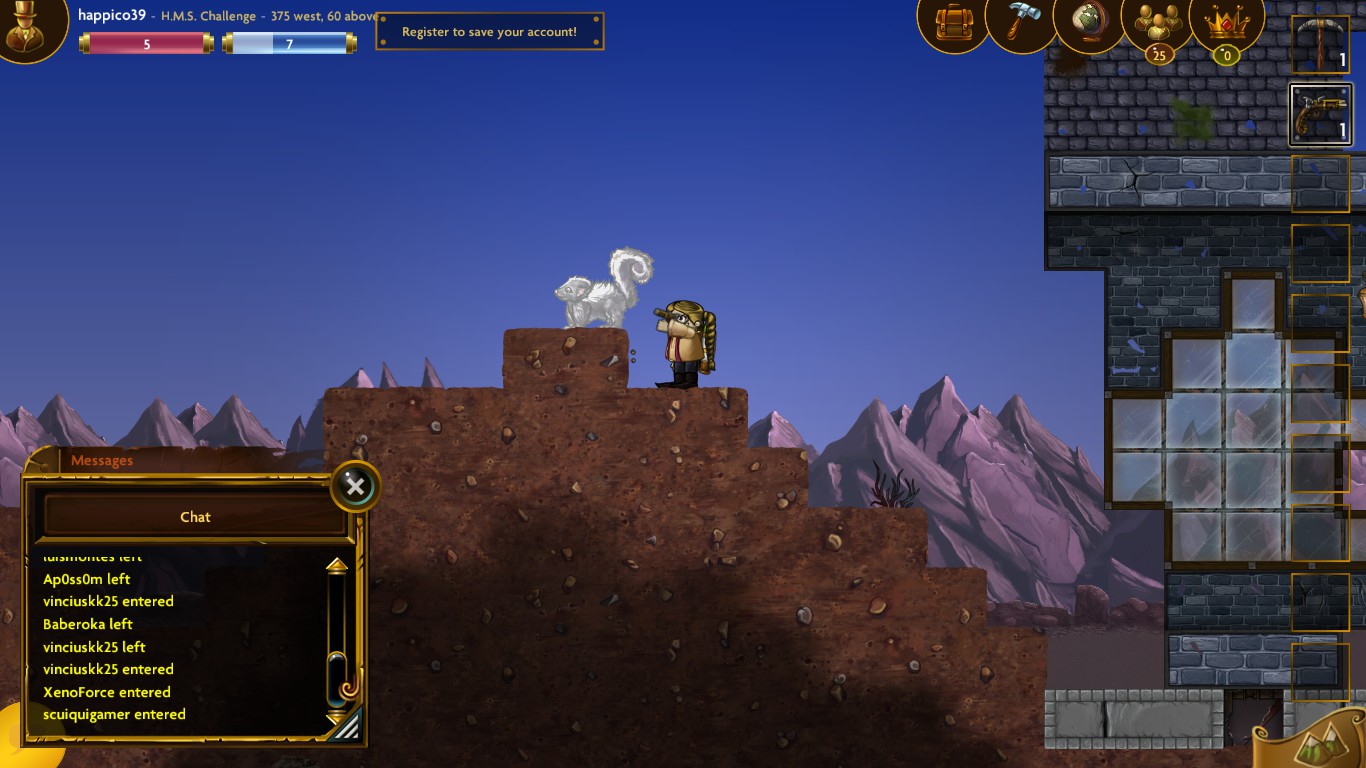Viewport: 1366px width, 768px height.
Task: Click the red health bar
Action: click(146, 42)
